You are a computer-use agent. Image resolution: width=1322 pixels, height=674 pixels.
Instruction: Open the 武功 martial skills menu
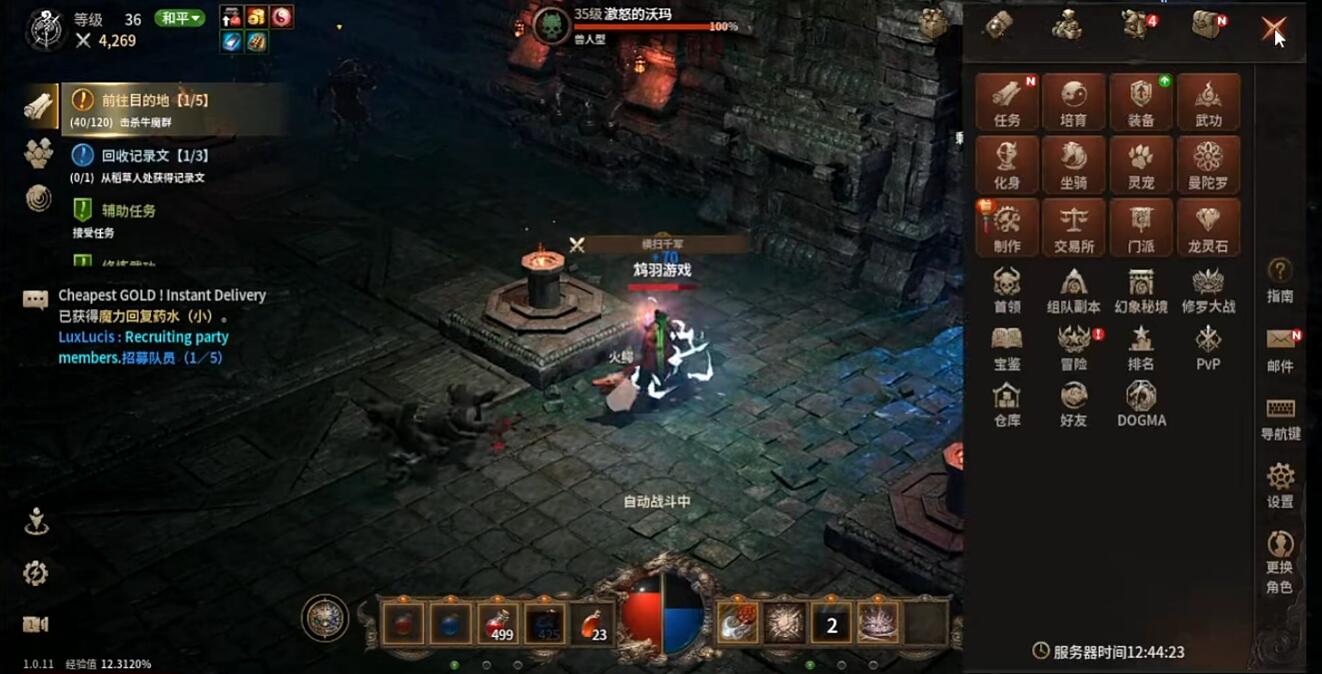pos(1208,102)
